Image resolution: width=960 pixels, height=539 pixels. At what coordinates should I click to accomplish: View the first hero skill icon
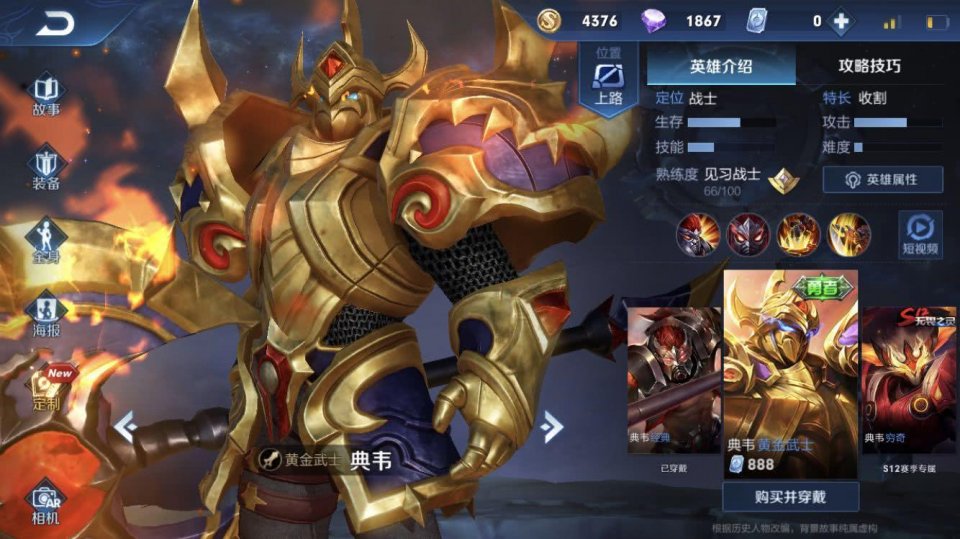tap(698, 235)
